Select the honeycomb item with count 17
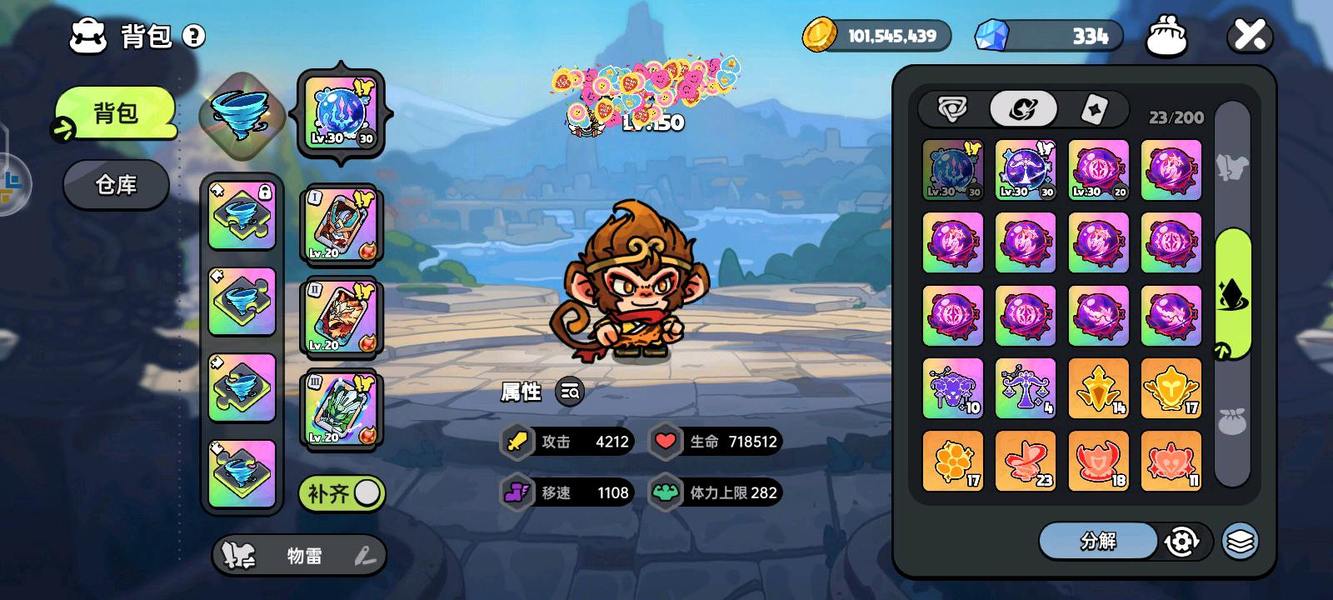 [952, 460]
